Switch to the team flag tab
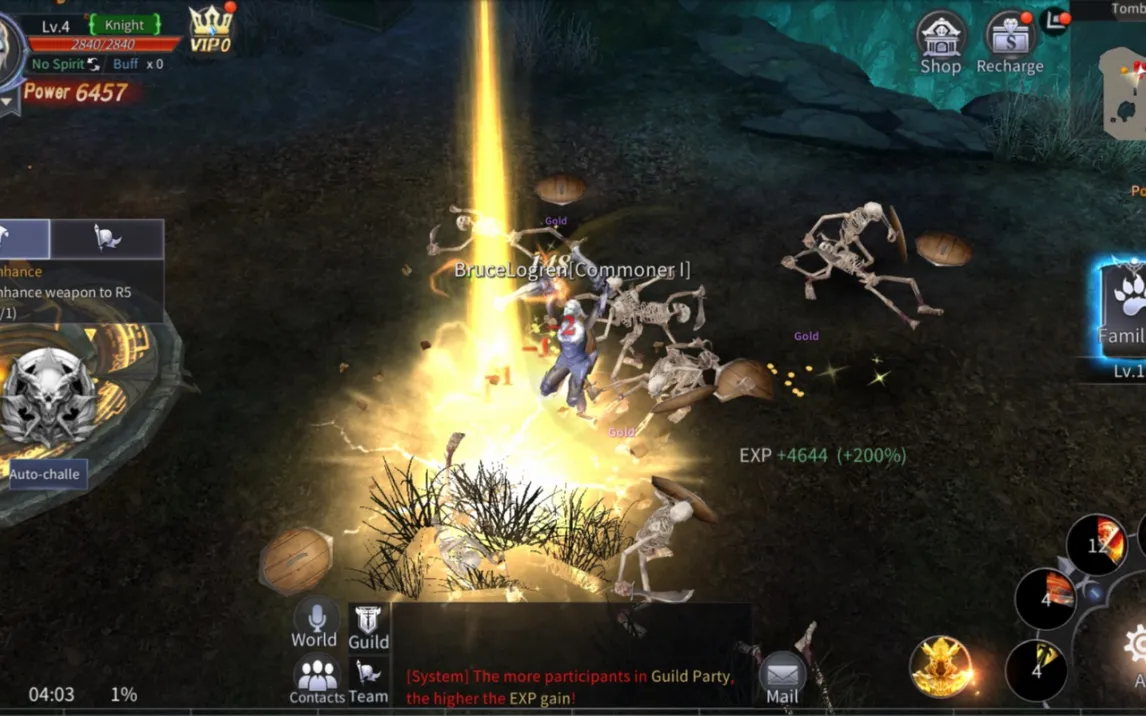 [x=107, y=239]
